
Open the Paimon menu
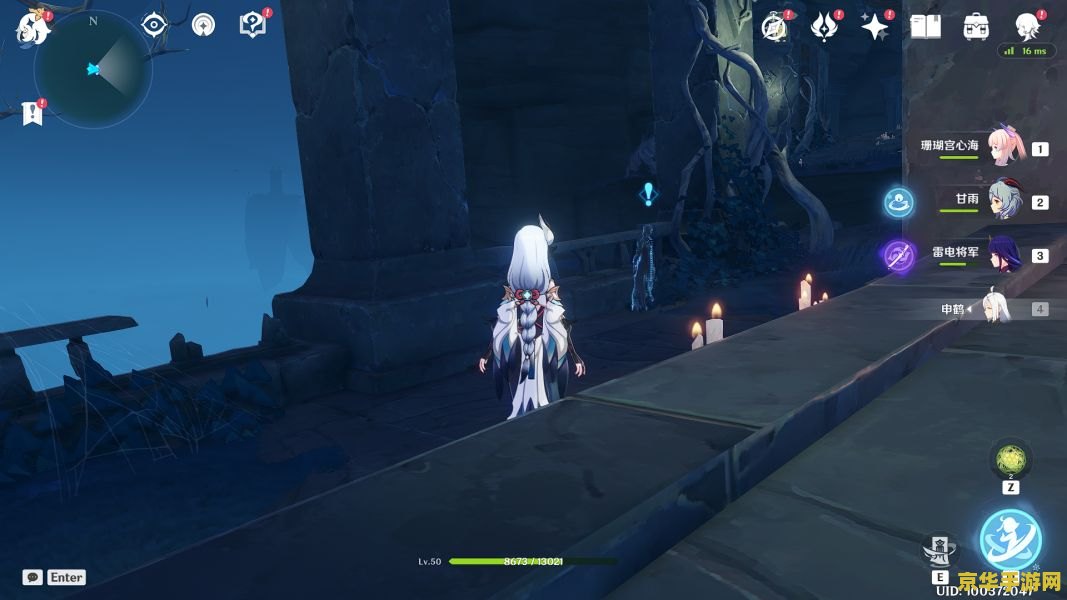click(x=33, y=27)
